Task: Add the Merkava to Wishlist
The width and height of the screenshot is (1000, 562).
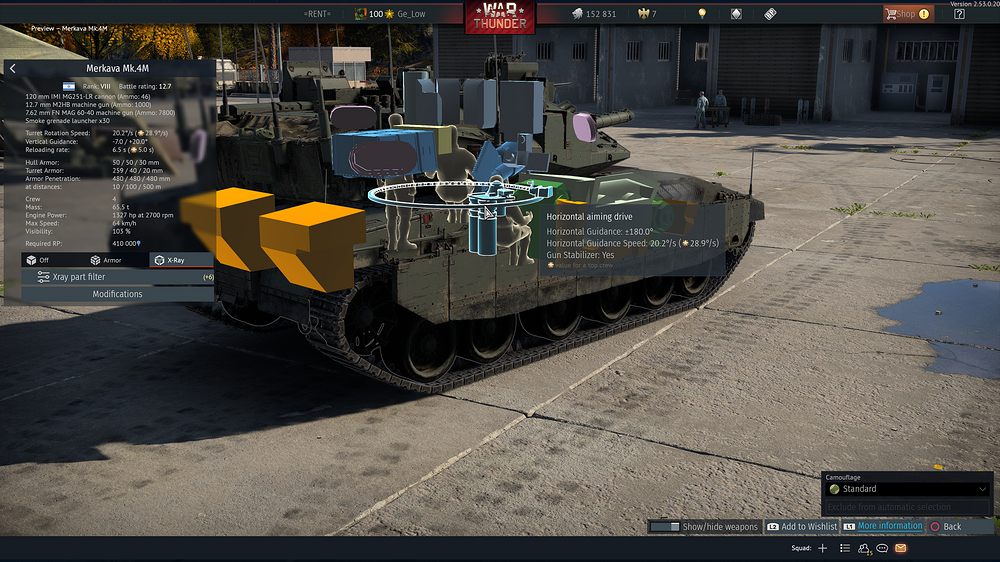Action: click(802, 526)
